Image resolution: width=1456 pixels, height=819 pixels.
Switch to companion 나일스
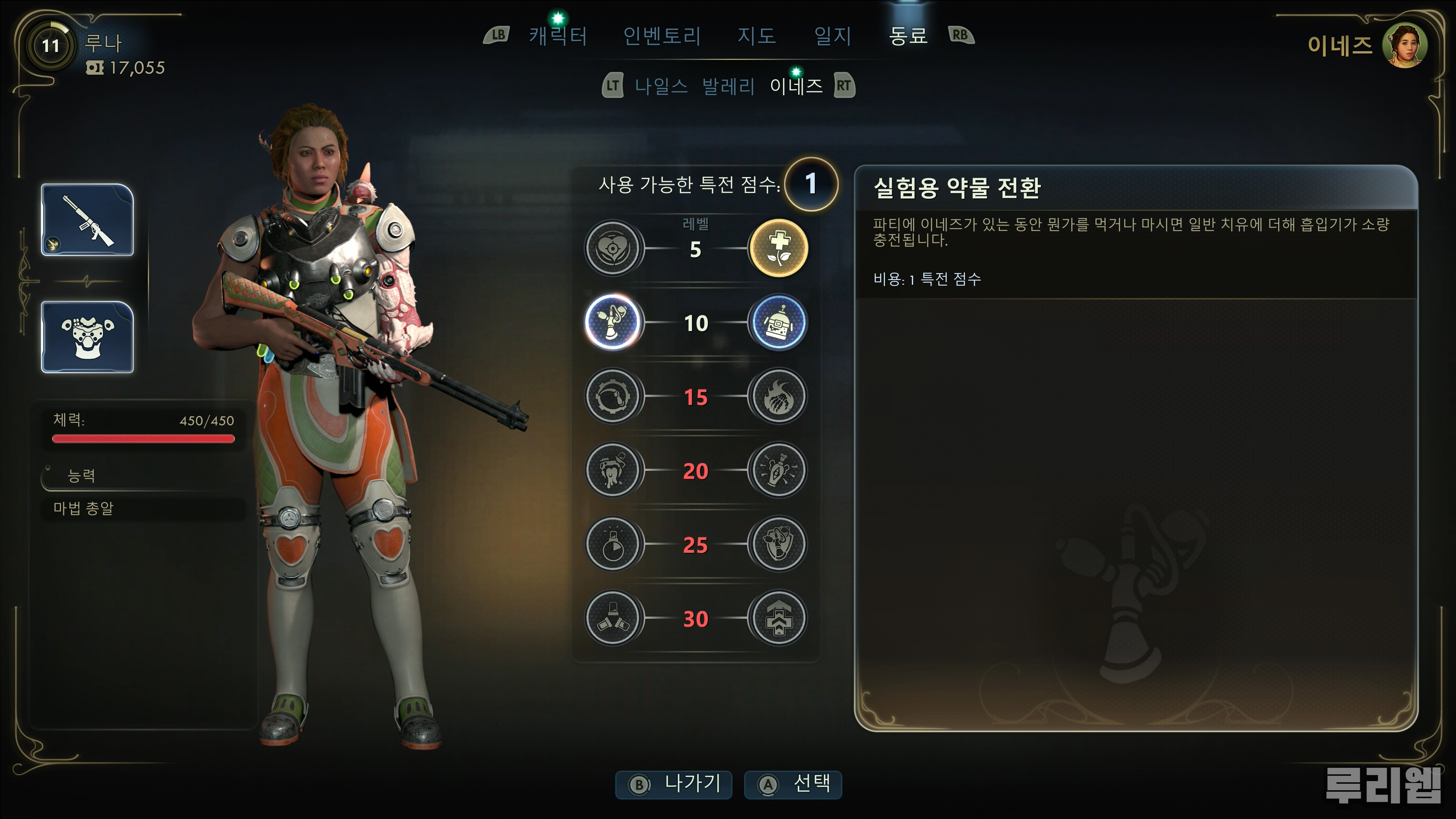click(x=661, y=86)
